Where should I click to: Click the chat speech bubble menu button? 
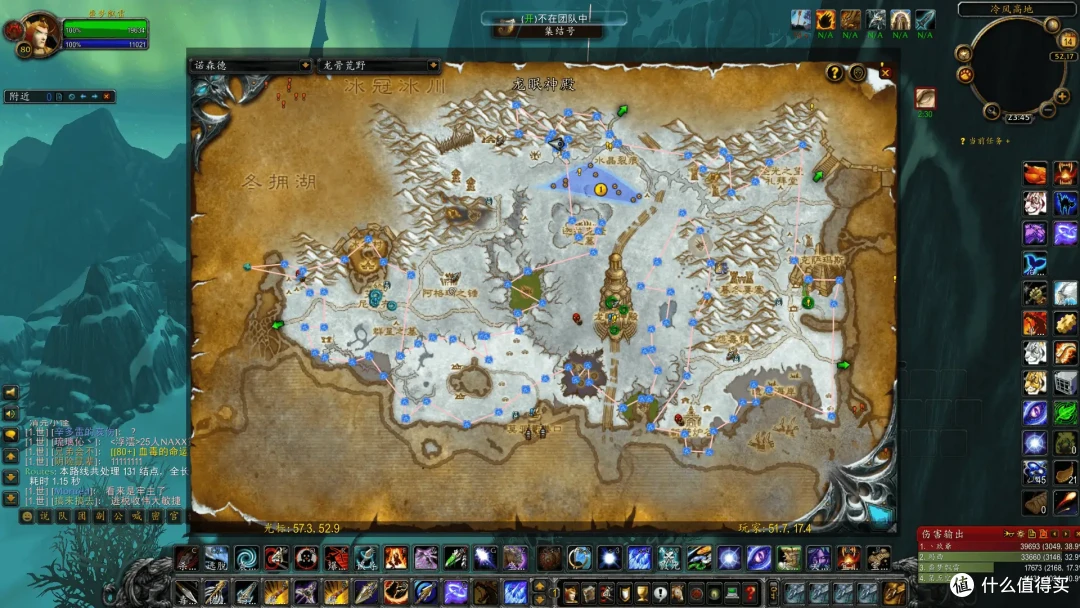(x=10, y=434)
